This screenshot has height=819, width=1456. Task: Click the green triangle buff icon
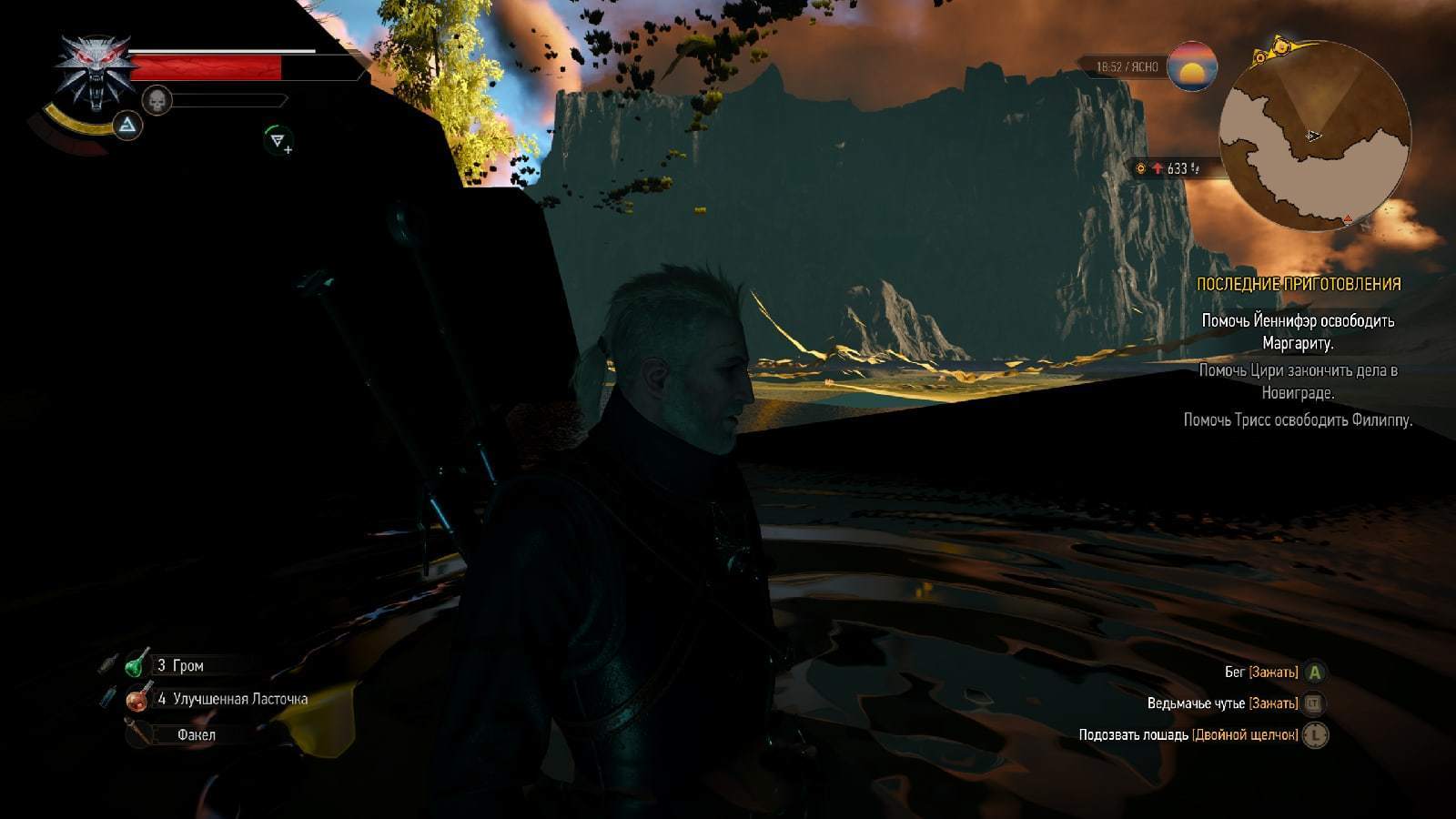(x=278, y=140)
